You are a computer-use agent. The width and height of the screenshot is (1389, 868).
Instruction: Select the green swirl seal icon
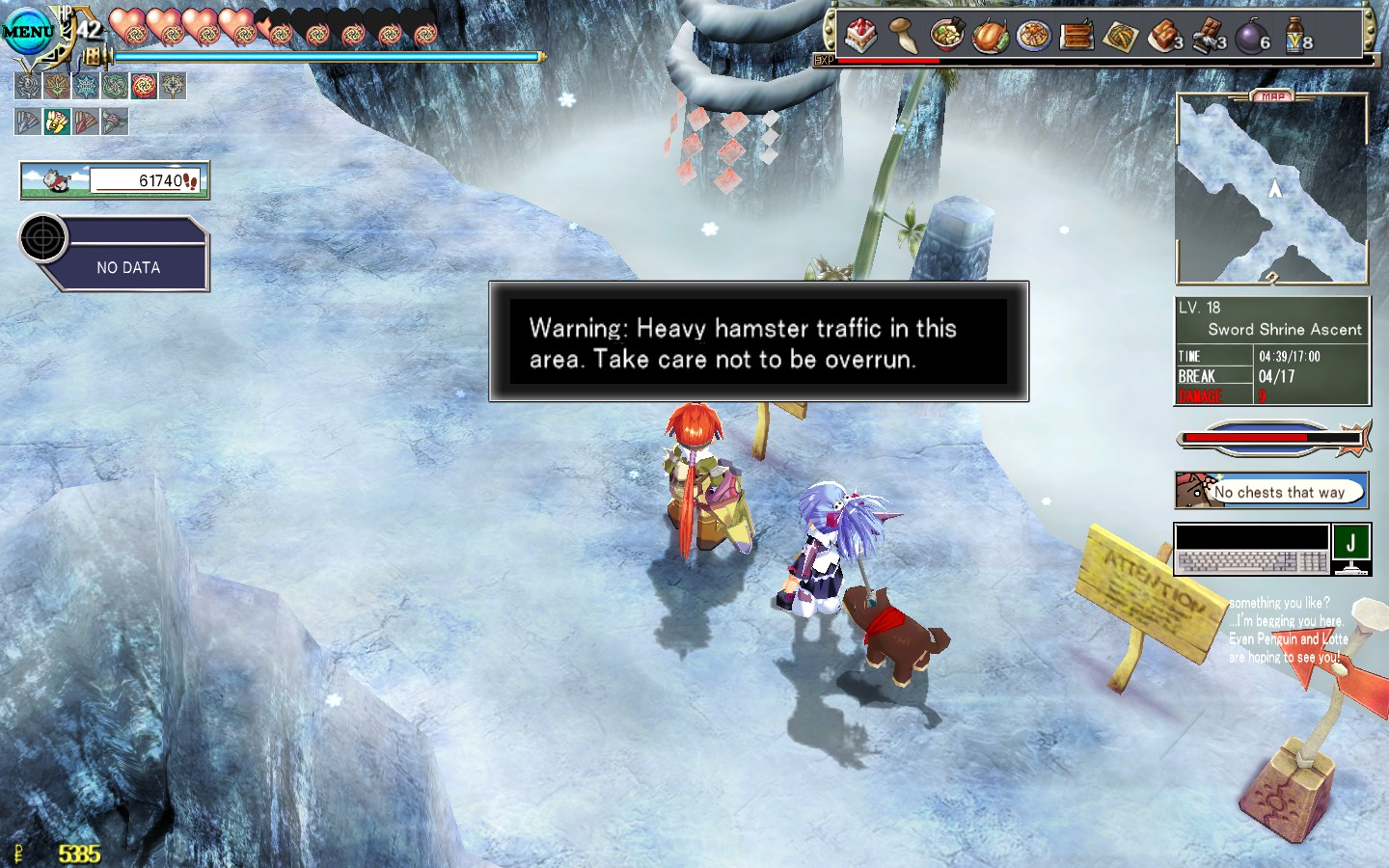coord(115,87)
